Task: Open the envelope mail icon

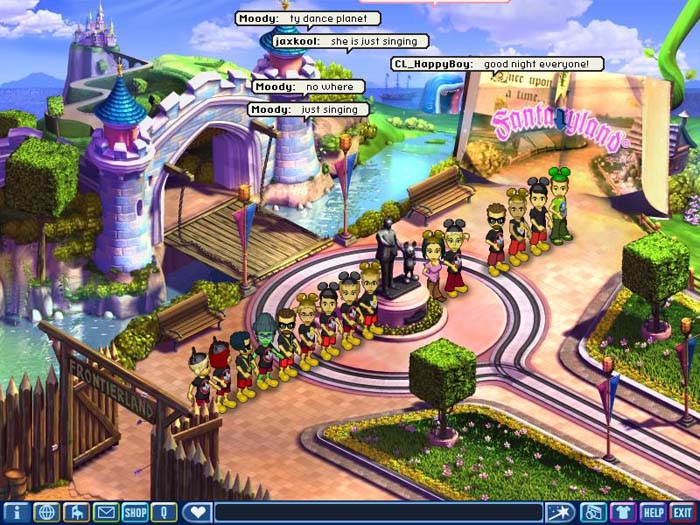Action: coord(105,512)
